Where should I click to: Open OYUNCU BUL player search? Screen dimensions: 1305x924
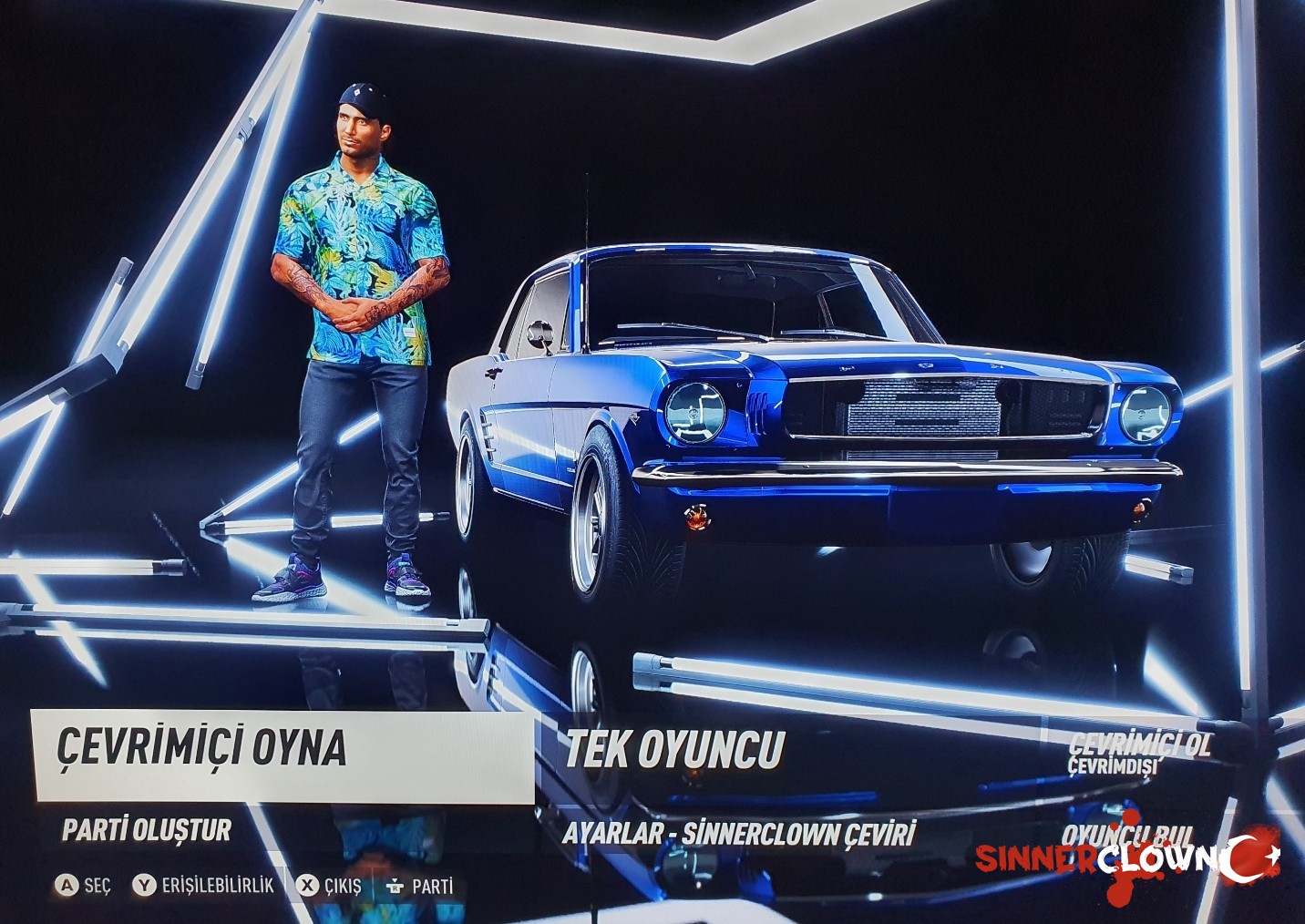pos(1126,834)
